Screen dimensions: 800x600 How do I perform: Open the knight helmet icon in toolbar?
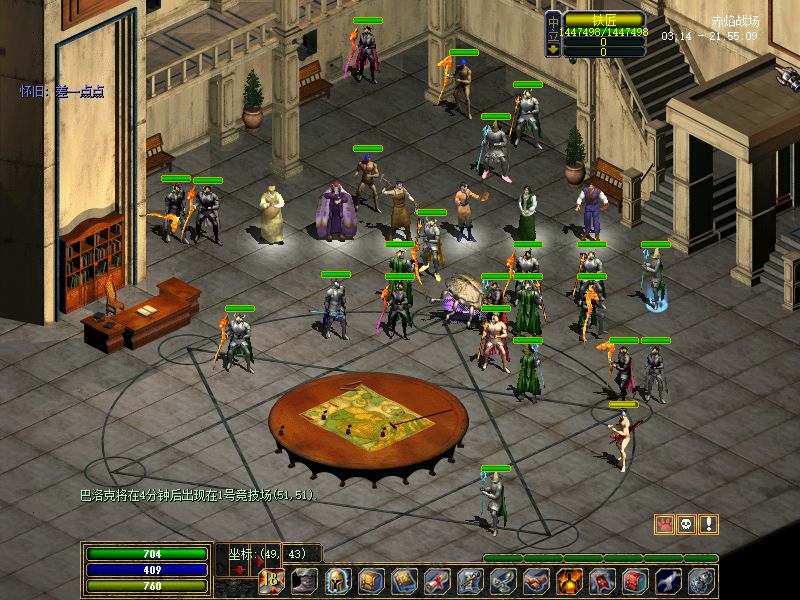point(337,581)
